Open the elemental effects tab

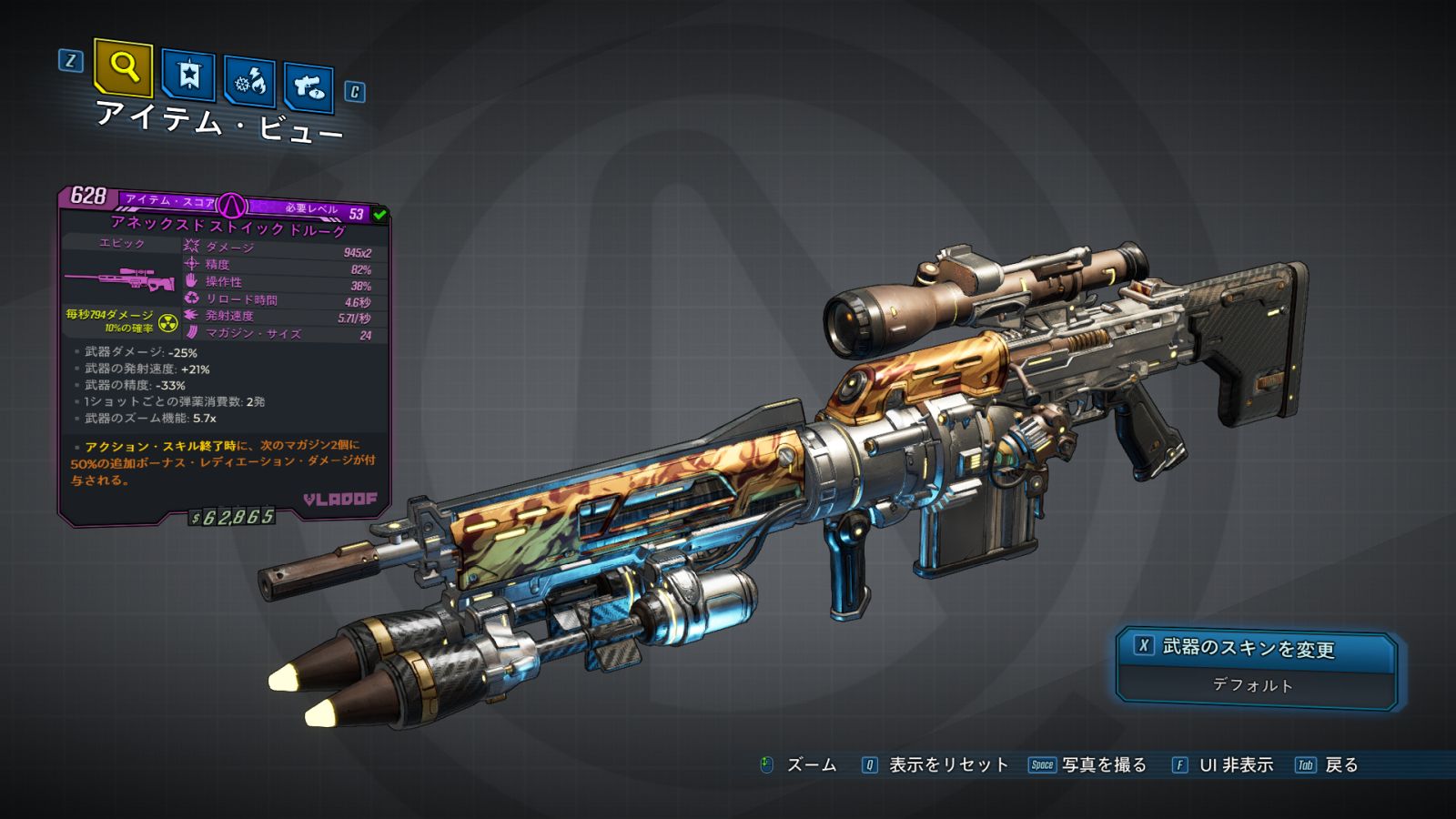pos(249,82)
